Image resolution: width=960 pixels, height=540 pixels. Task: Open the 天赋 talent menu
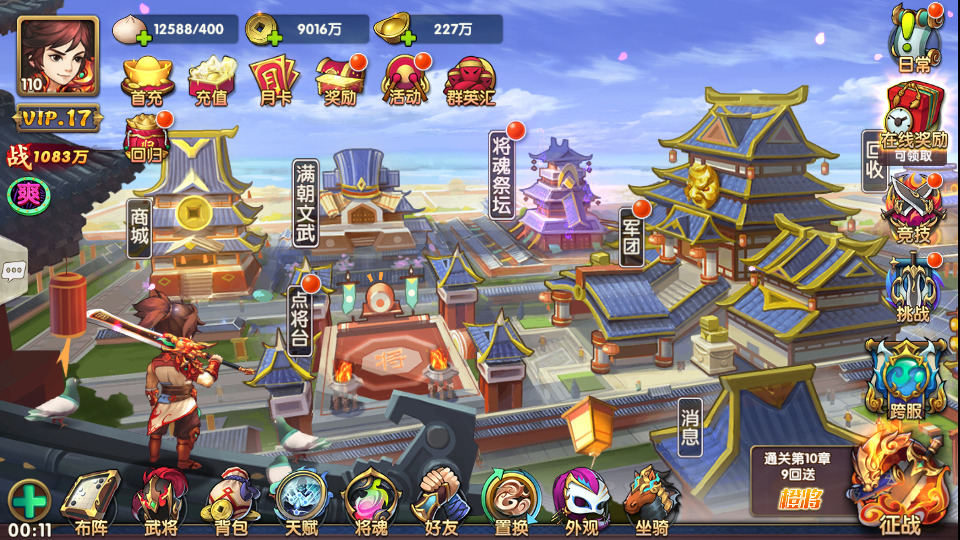pos(301,498)
